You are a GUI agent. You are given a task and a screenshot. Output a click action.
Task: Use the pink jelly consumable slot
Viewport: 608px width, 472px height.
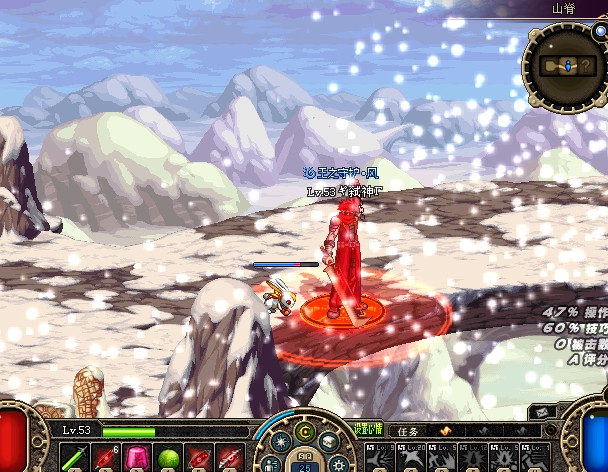point(135,458)
